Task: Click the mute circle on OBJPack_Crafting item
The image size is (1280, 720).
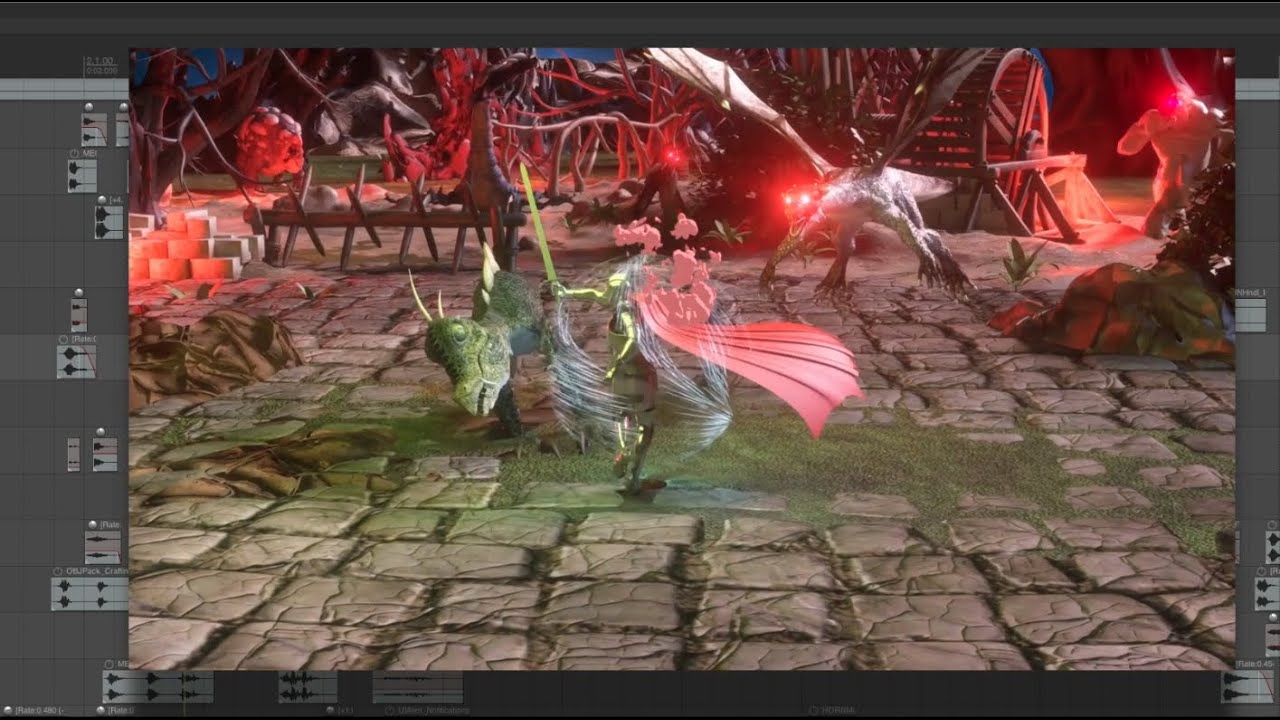Action: pyautogui.click(x=57, y=571)
